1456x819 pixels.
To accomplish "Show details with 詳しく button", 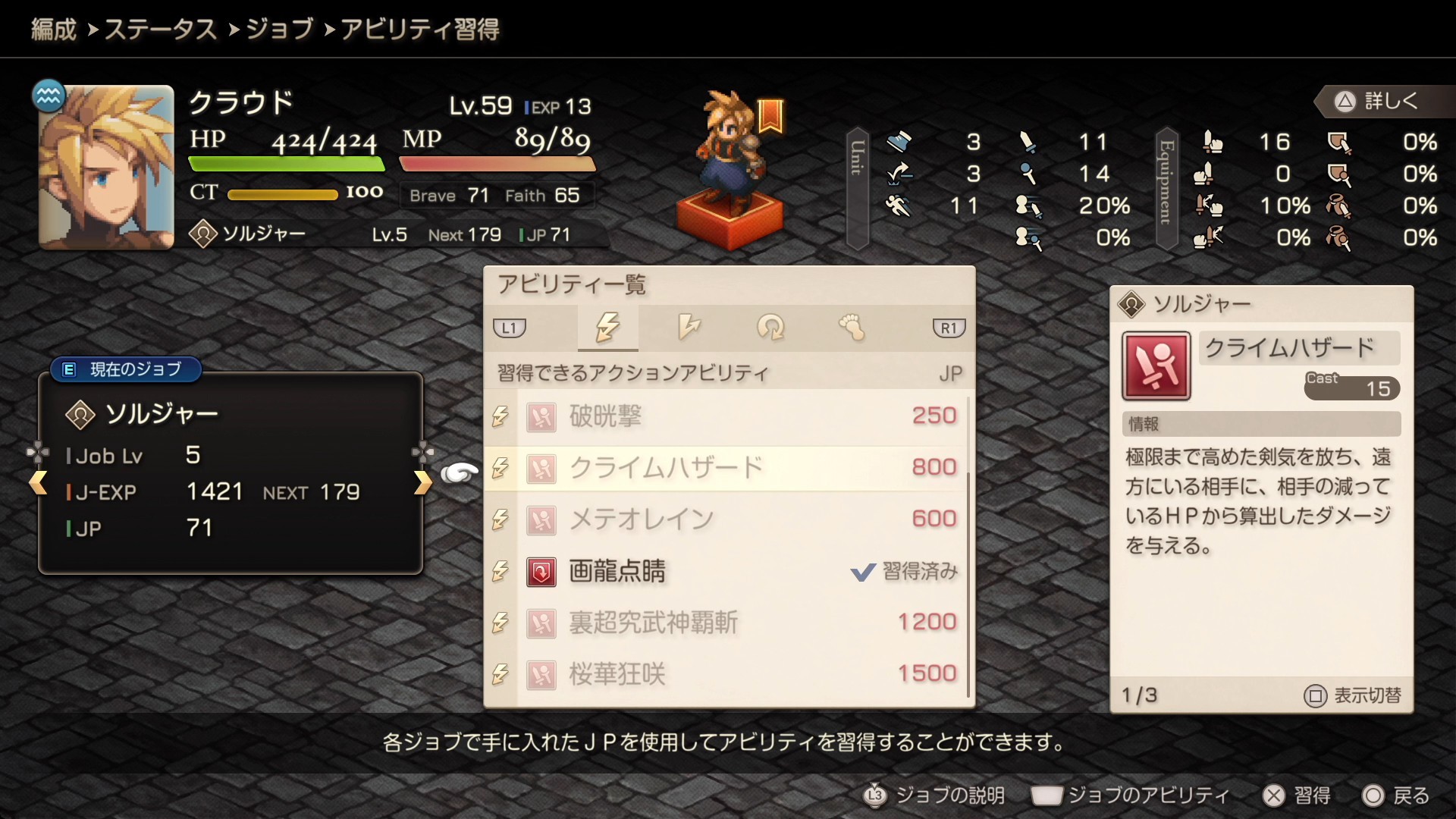I will [1376, 101].
